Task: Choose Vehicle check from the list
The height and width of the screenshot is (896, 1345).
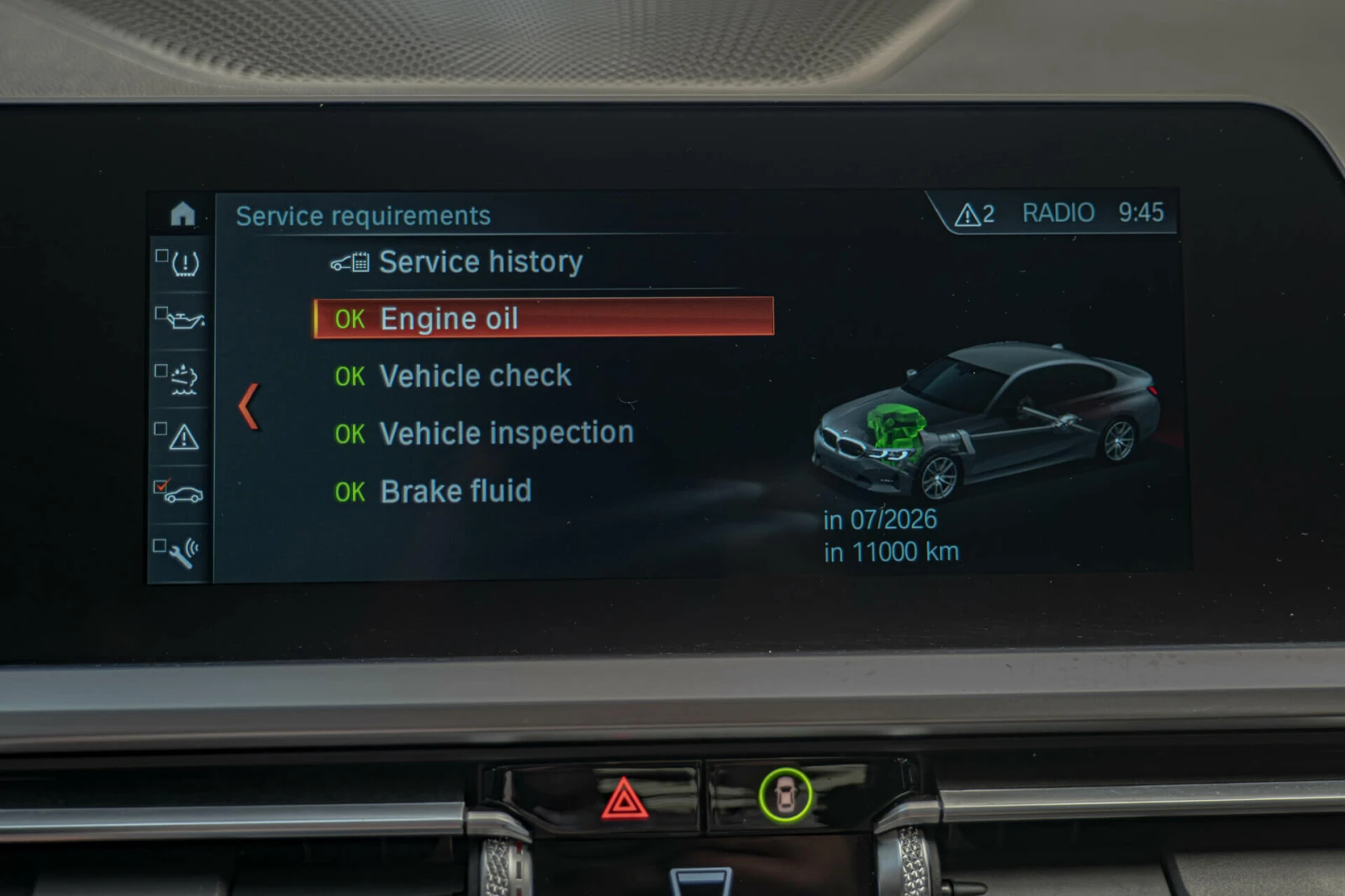Action: (x=475, y=376)
